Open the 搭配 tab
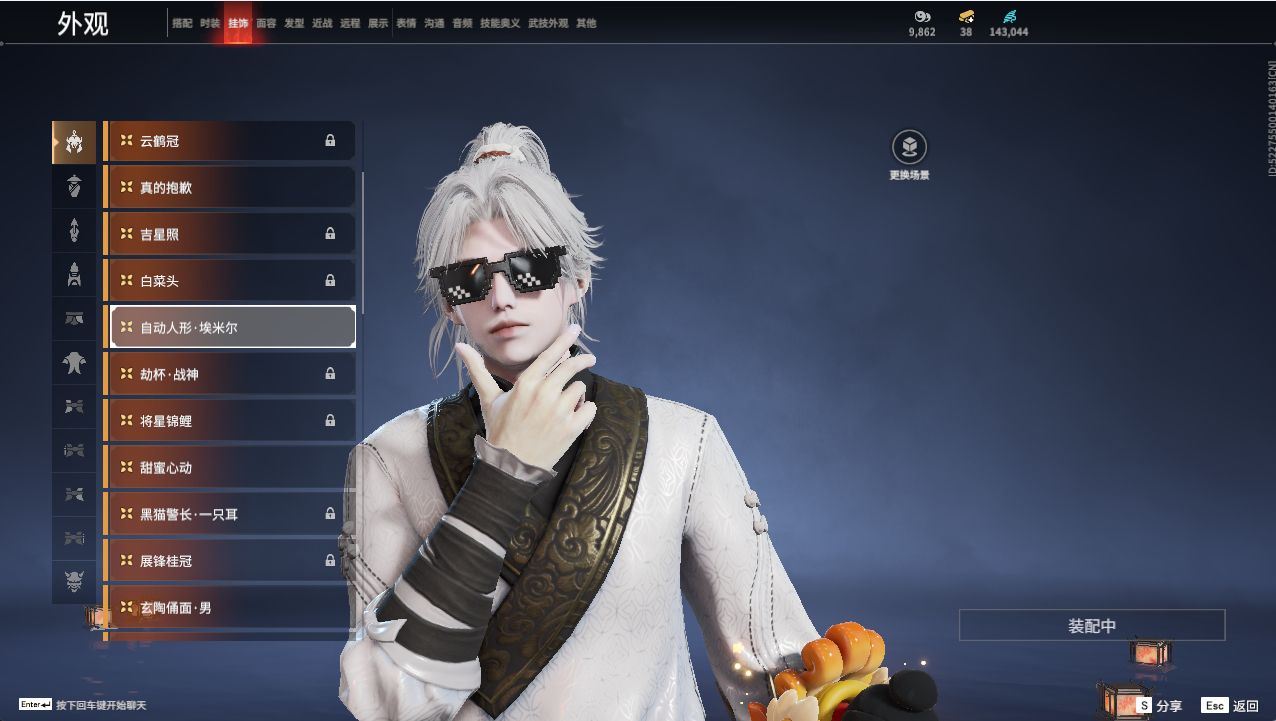 tap(182, 23)
